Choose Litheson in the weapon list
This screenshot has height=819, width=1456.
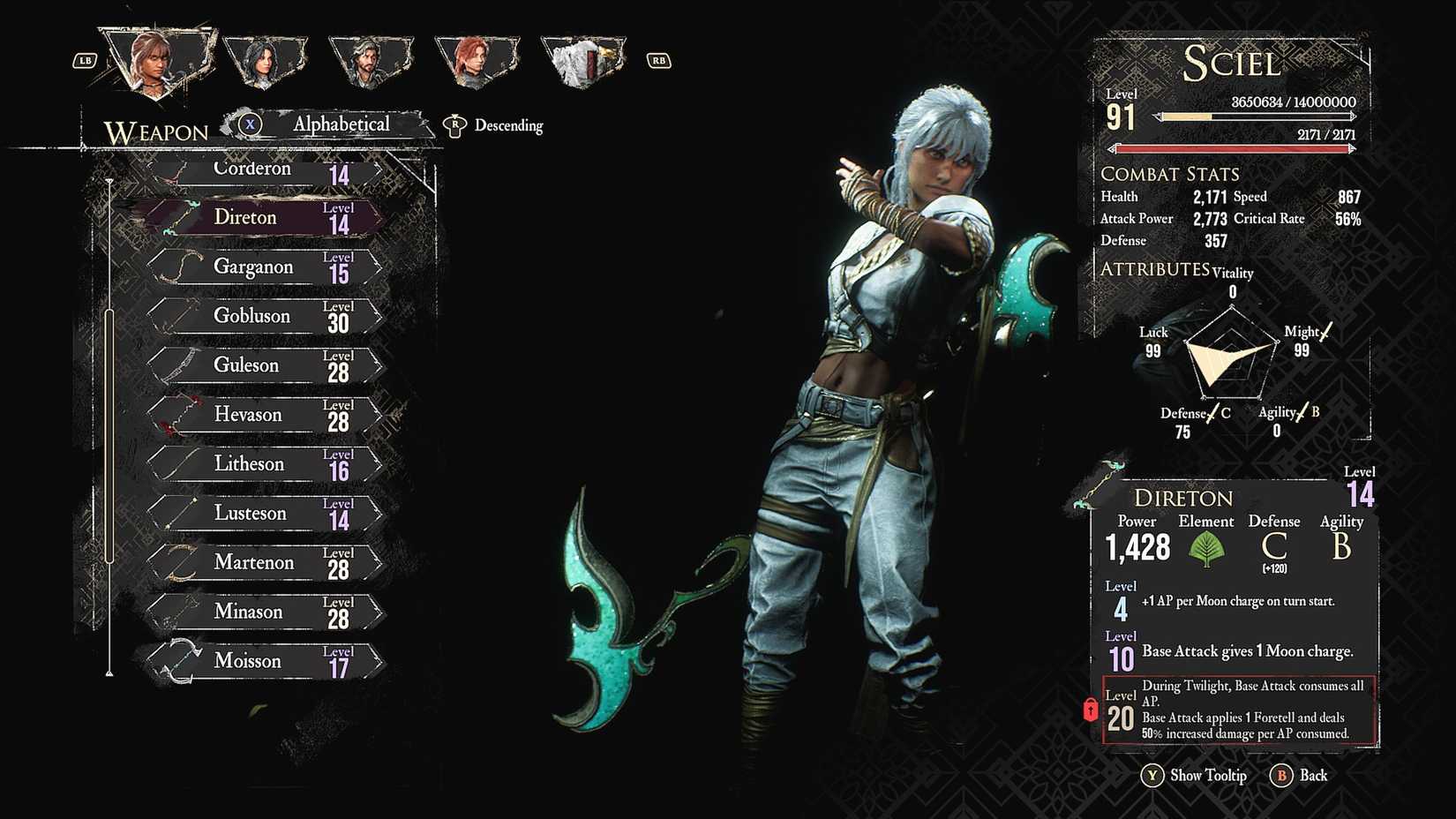(x=265, y=465)
